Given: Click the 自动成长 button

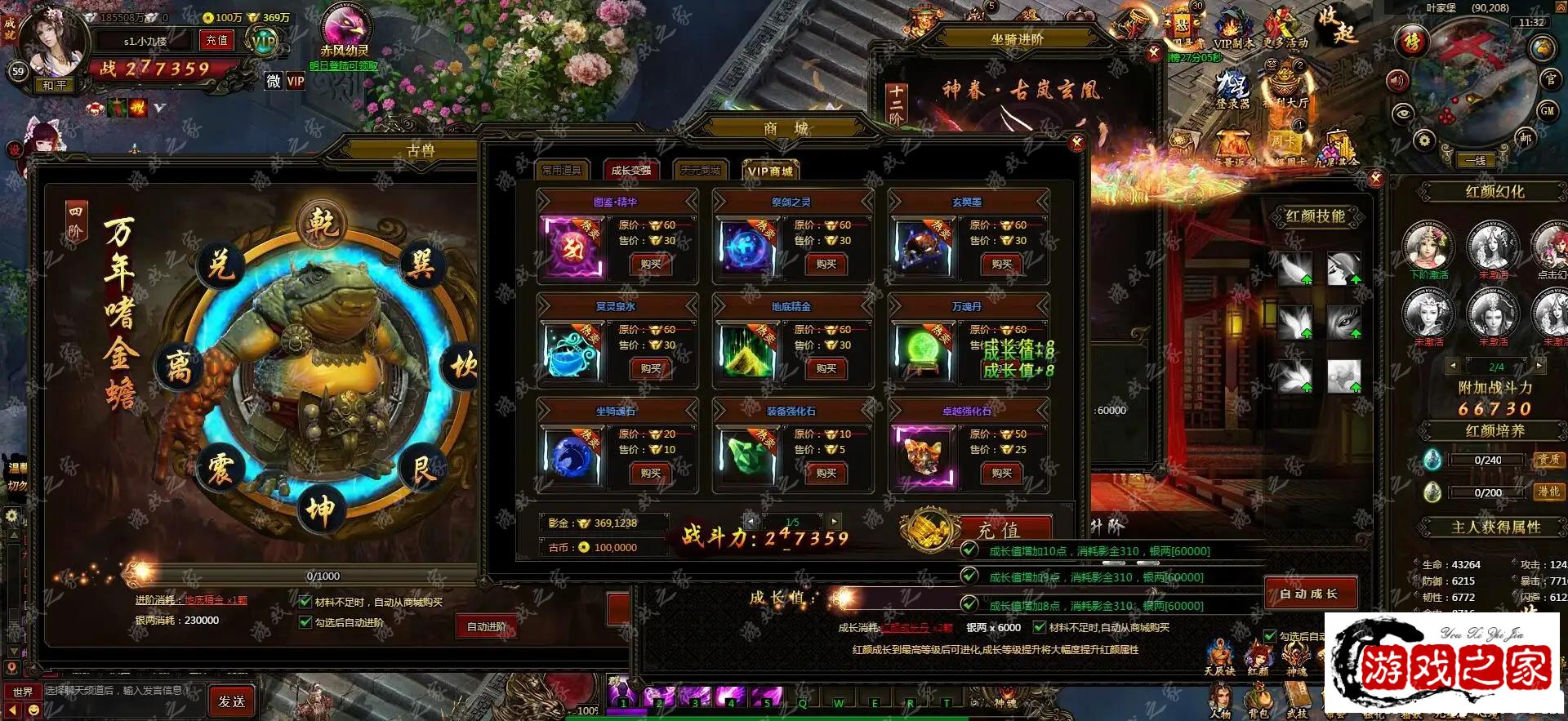Looking at the screenshot, I should click(1309, 594).
